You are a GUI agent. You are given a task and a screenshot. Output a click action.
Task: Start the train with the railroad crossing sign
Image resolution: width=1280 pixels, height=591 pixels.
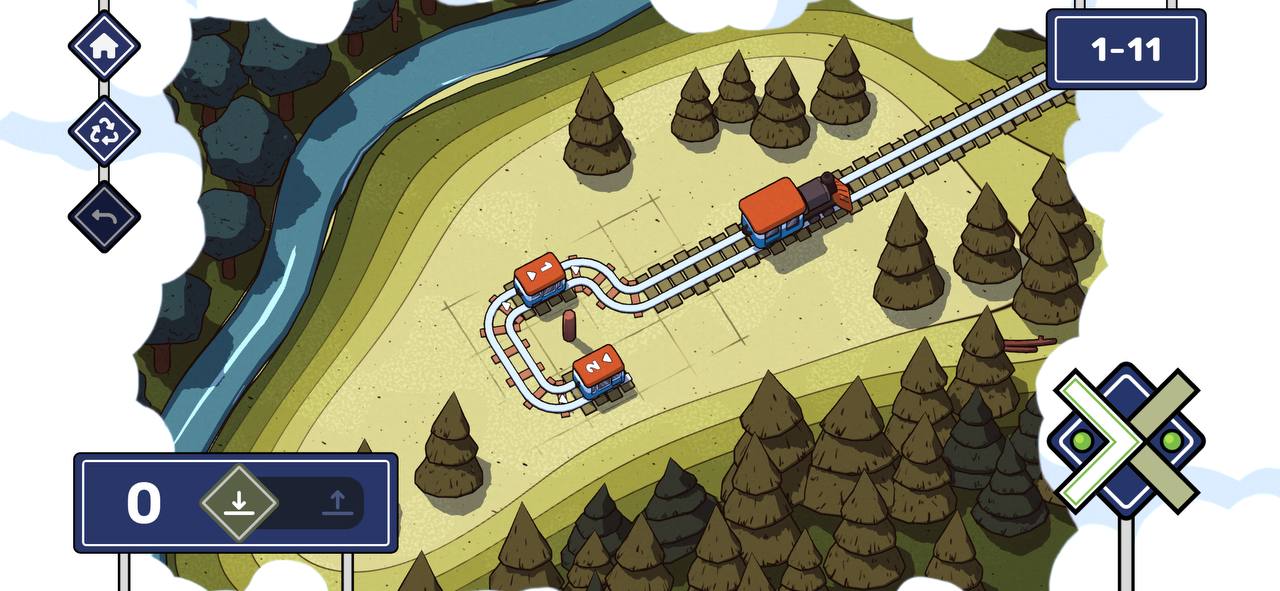point(1125,440)
